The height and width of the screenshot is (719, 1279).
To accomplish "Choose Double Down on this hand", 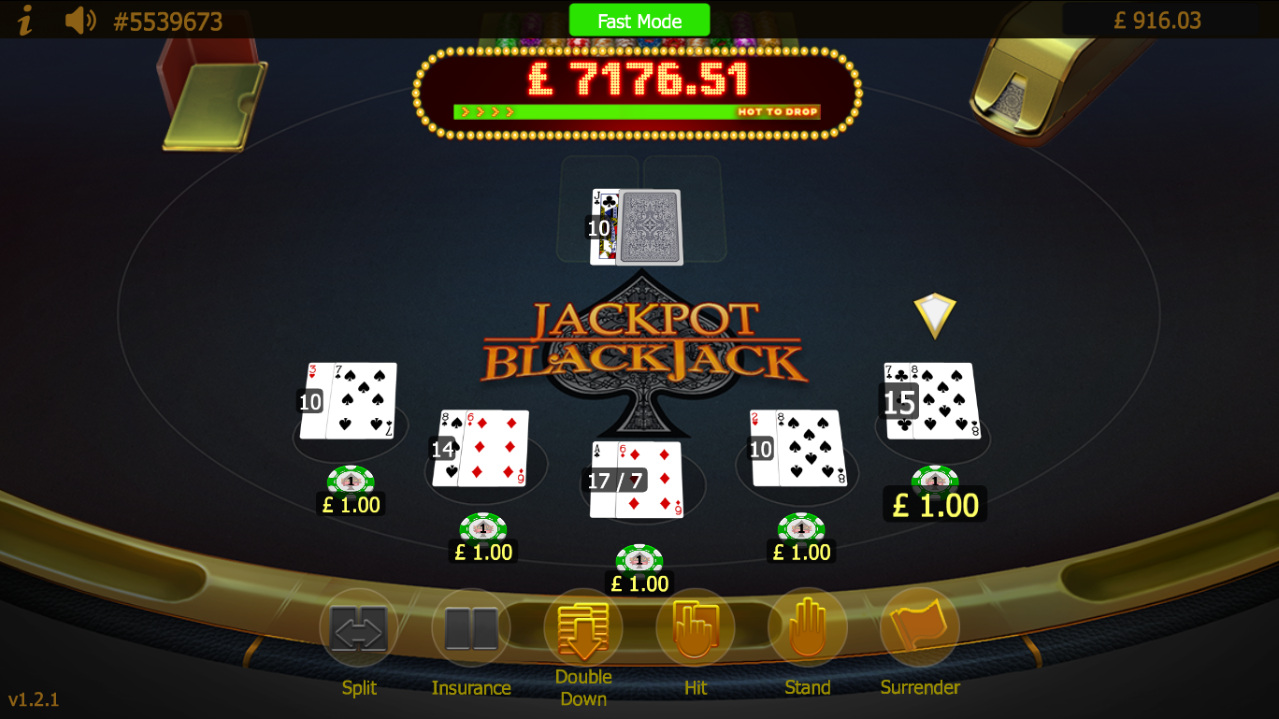I will 583,629.
